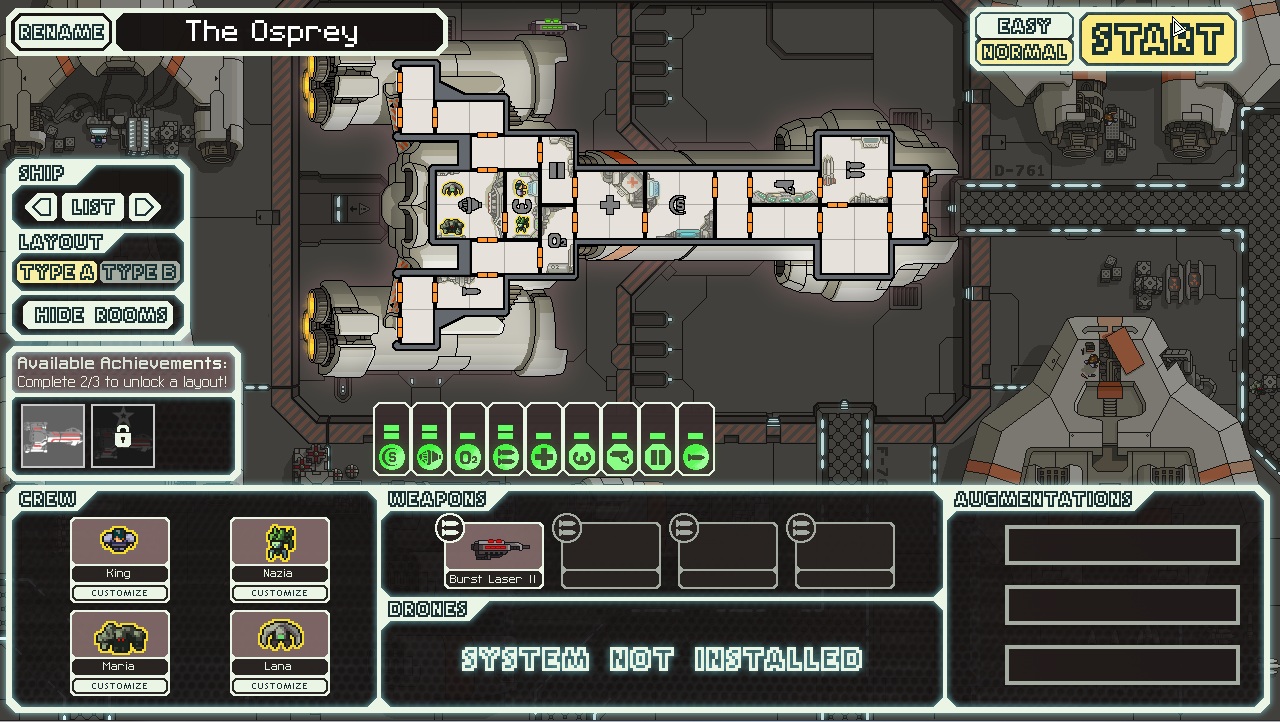Open CUSTOMIZE for crew member Nazia

coord(279,592)
